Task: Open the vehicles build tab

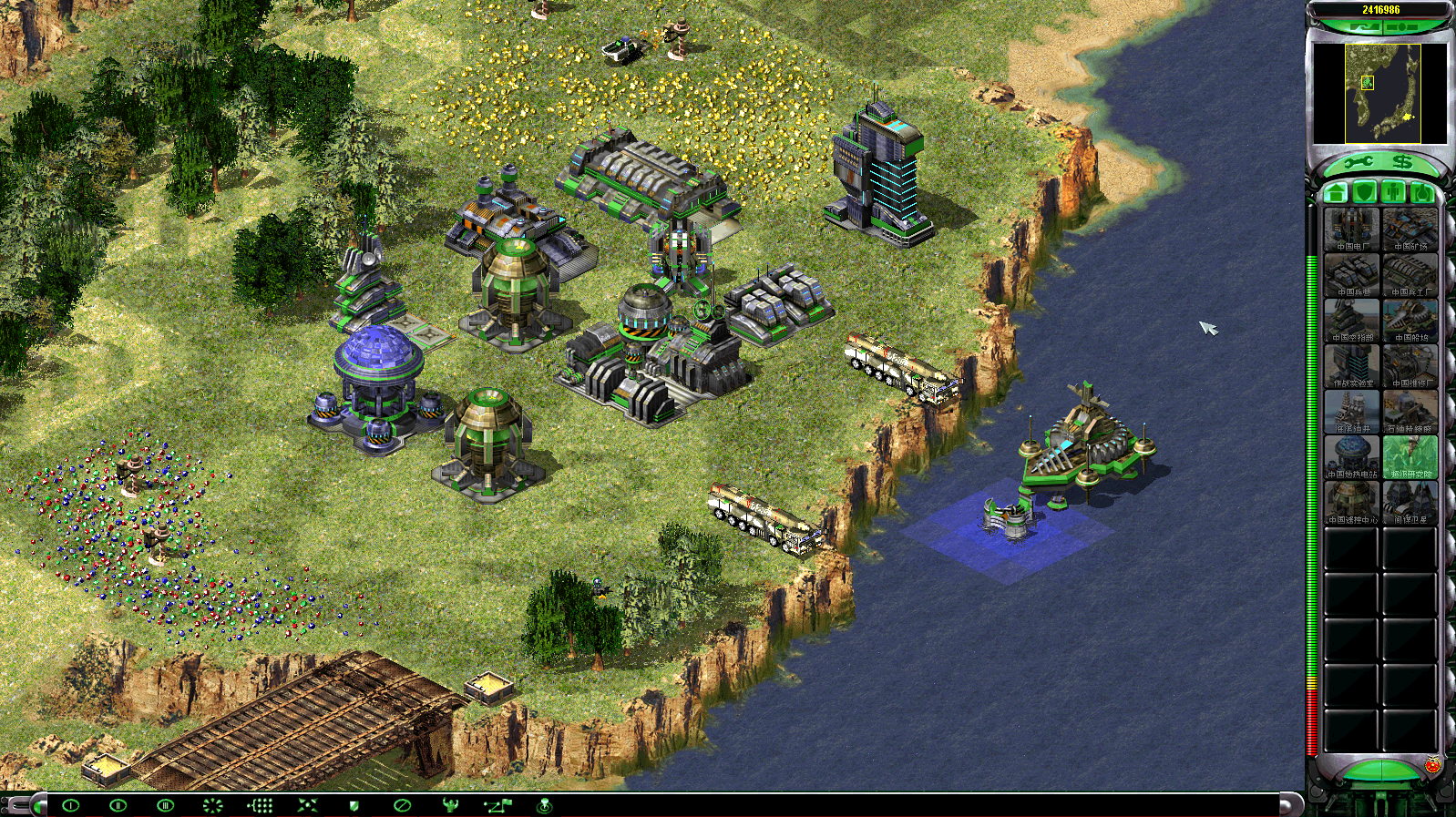Action: coord(1421,192)
